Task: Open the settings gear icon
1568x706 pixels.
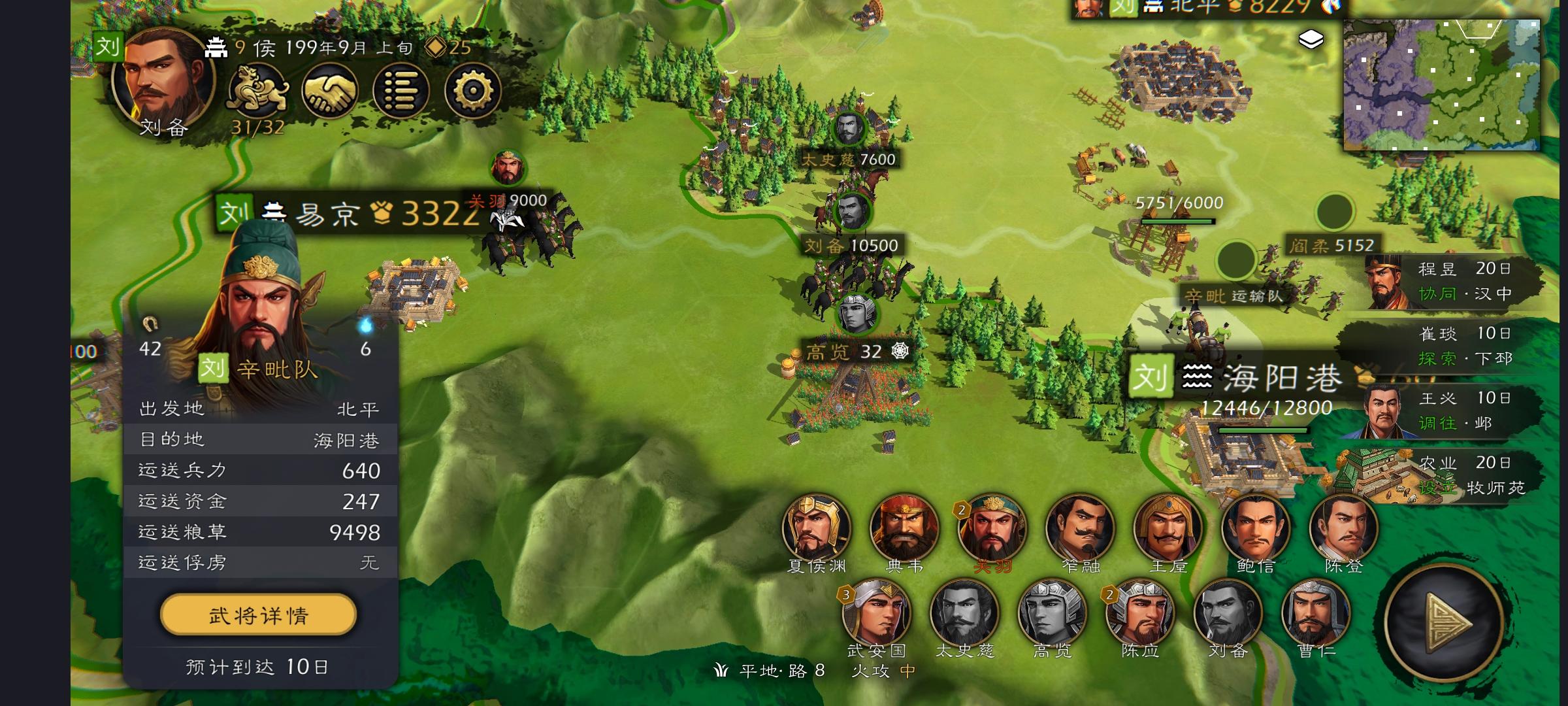Action: coord(472,91)
